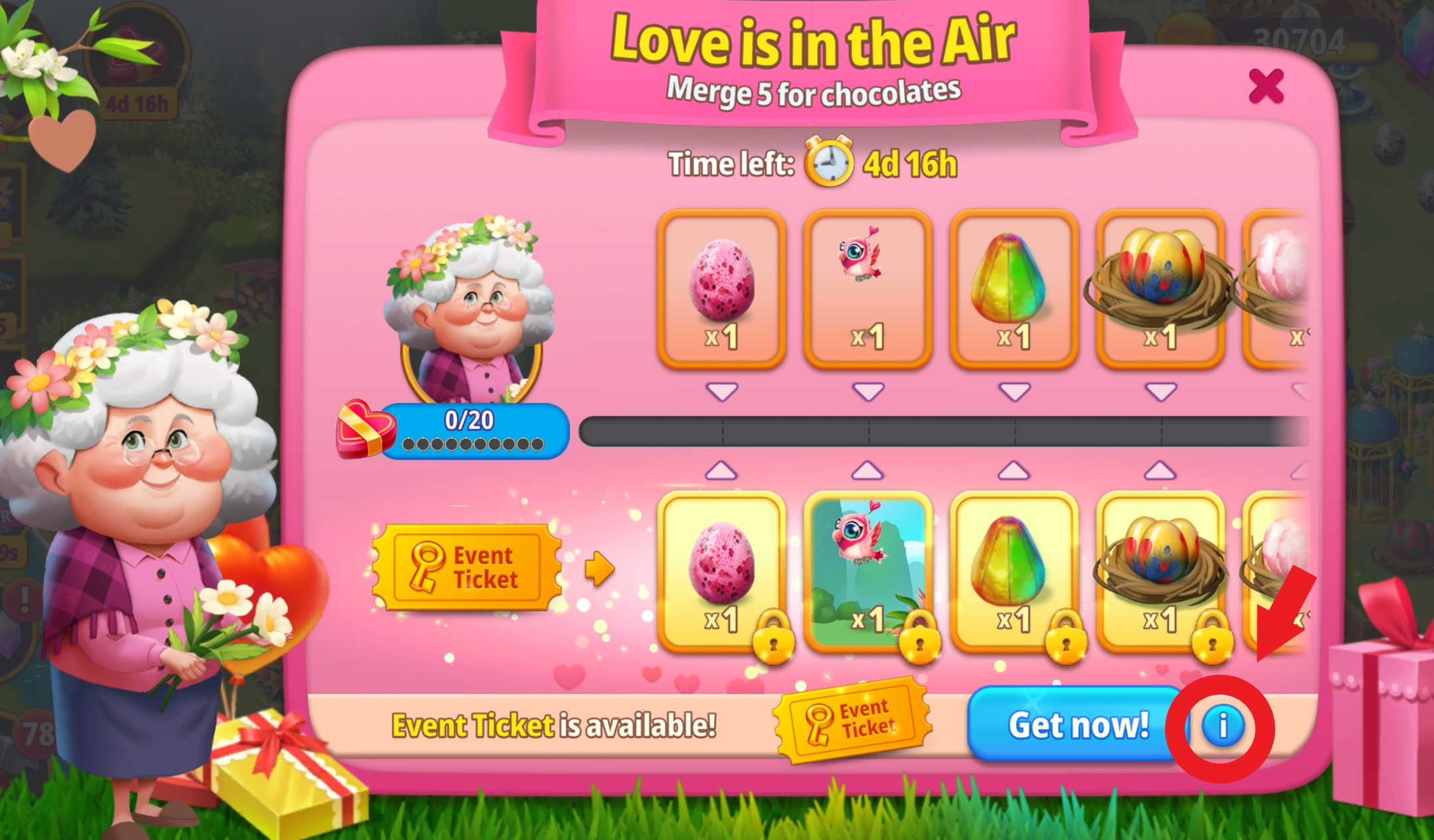
Task: Tap the locked pink bird ticket reward
Action: pyautogui.click(x=868, y=572)
